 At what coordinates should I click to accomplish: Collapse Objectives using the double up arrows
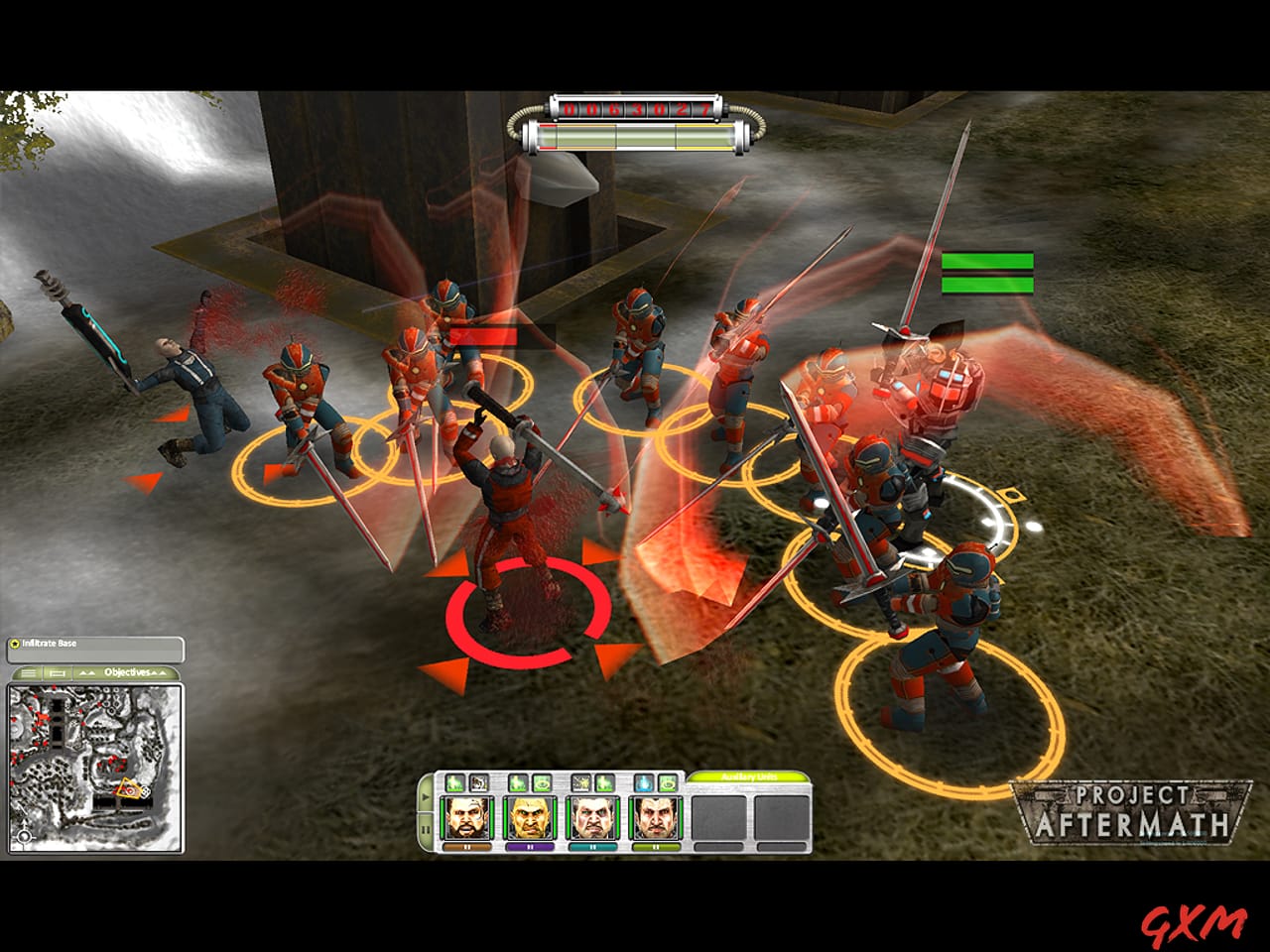(x=158, y=673)
